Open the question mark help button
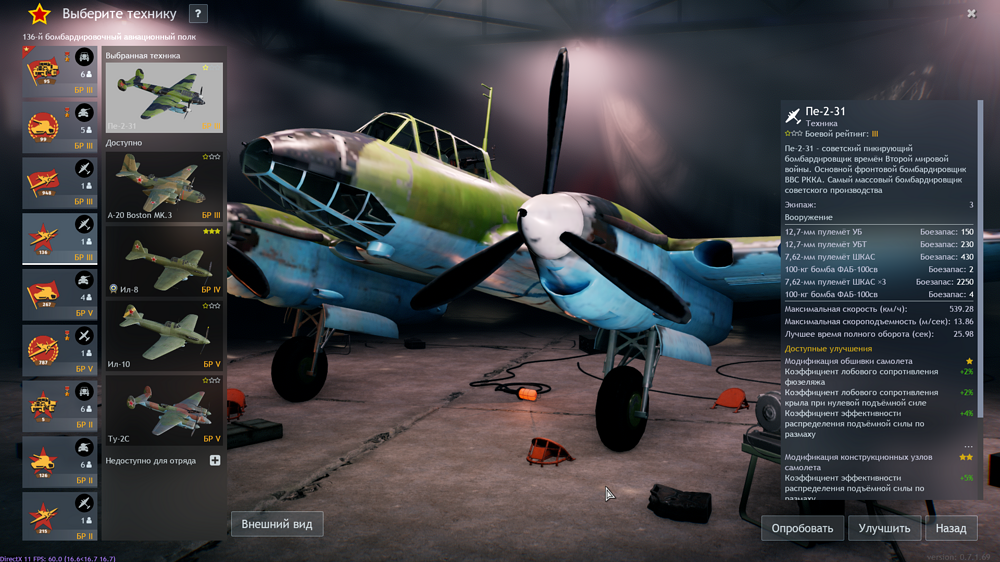This screenshot has height=562, width=1000. 198,14
